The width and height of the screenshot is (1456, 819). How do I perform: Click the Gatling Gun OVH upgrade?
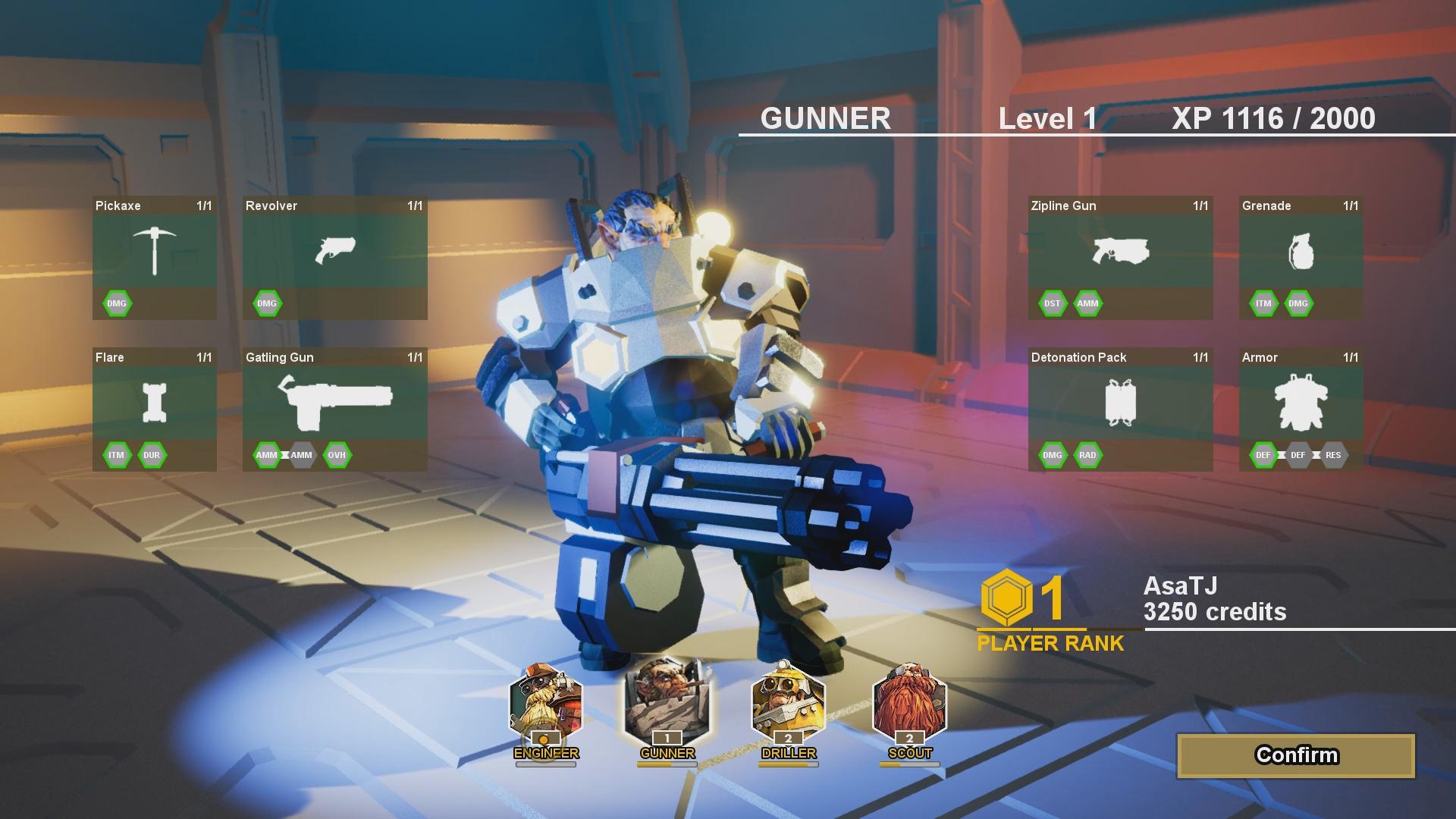pos(337,455)
